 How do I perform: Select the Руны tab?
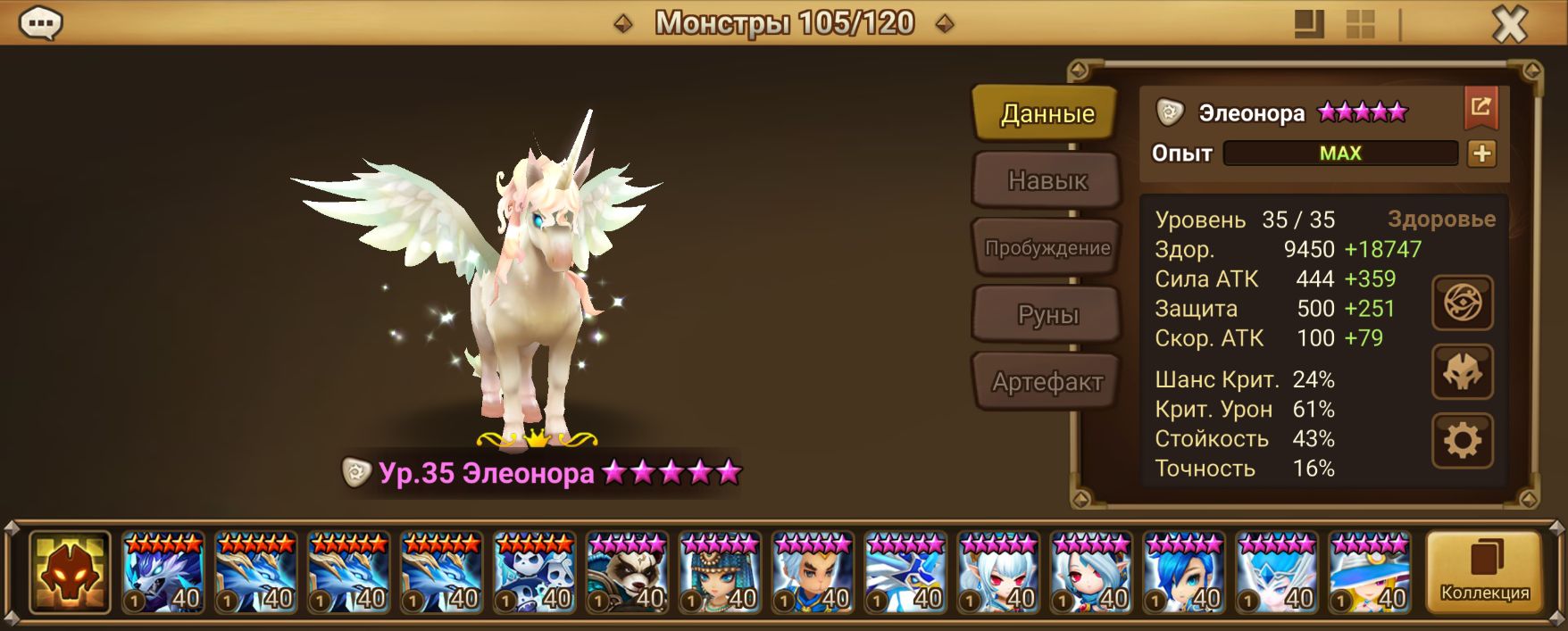pyautogui.click(x=1047, y=315)
